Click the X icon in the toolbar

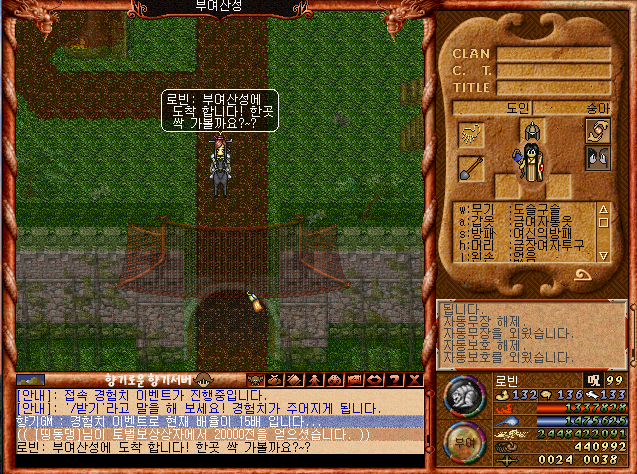(x=414, y=380)
